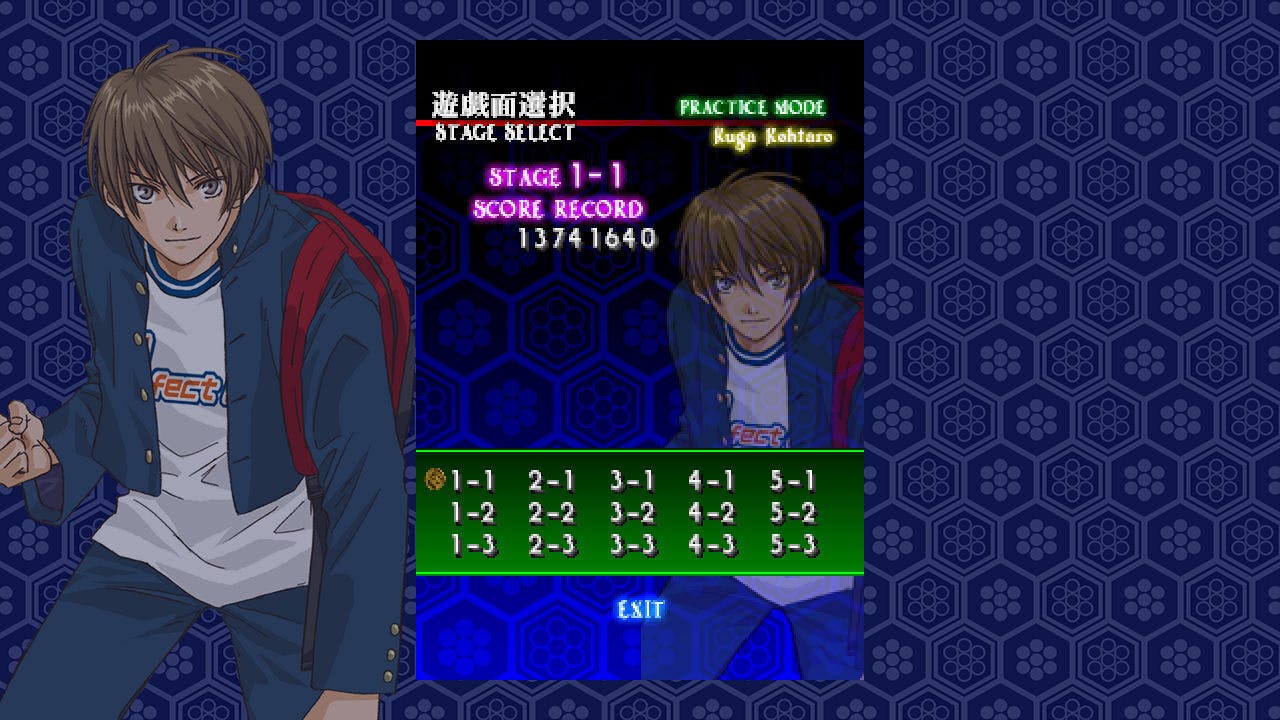Image resolution: width=1280 pixels, height=720 pixels.
Task: Pick stage 2-3
Action: tap(552, 545)
